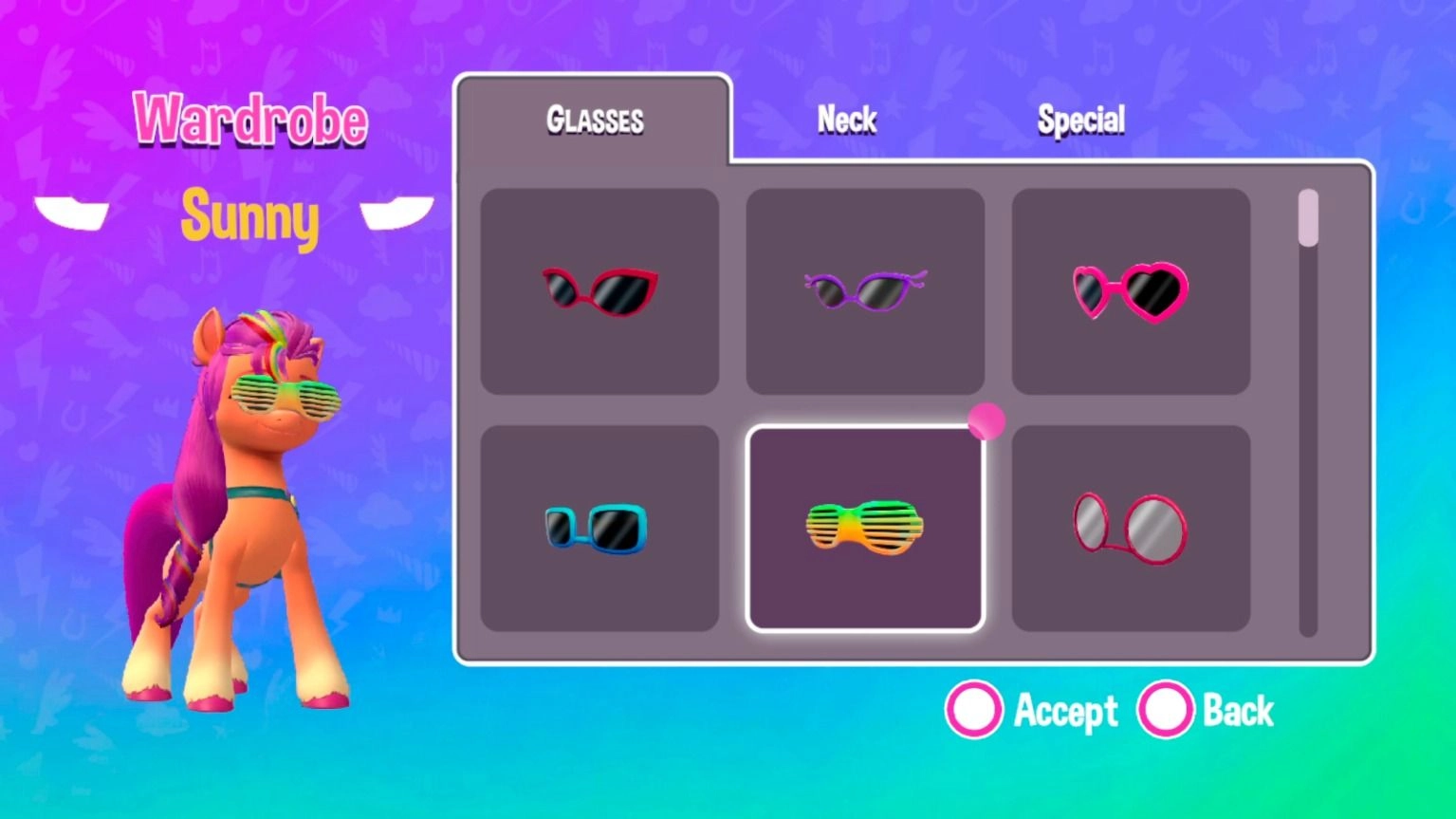The height and width of the screenshot is (819, 1456).
Task: Select the purple wavy-arm sunglasses
Action: 864,289
